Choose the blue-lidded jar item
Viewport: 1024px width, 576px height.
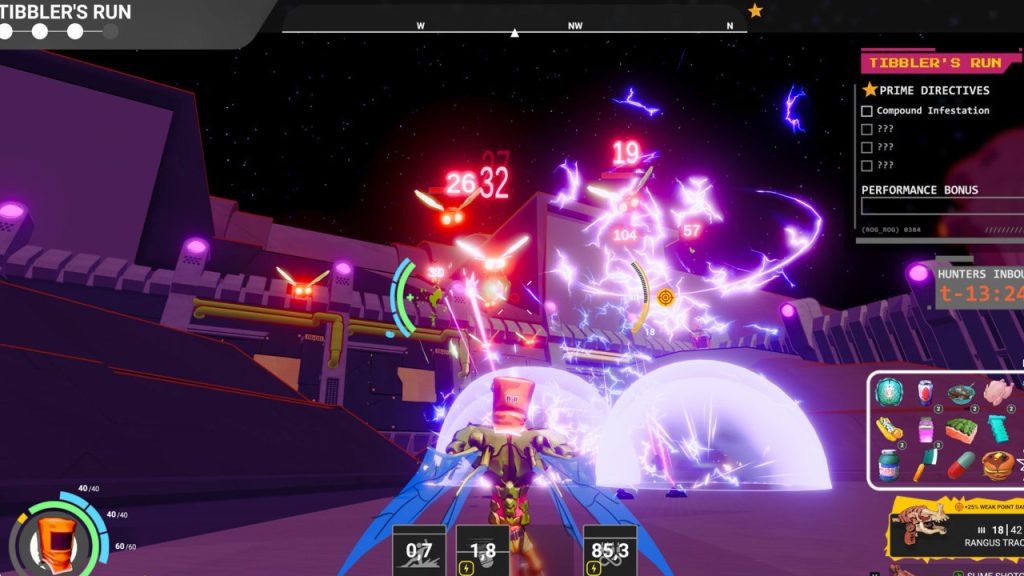click(888, 466)
